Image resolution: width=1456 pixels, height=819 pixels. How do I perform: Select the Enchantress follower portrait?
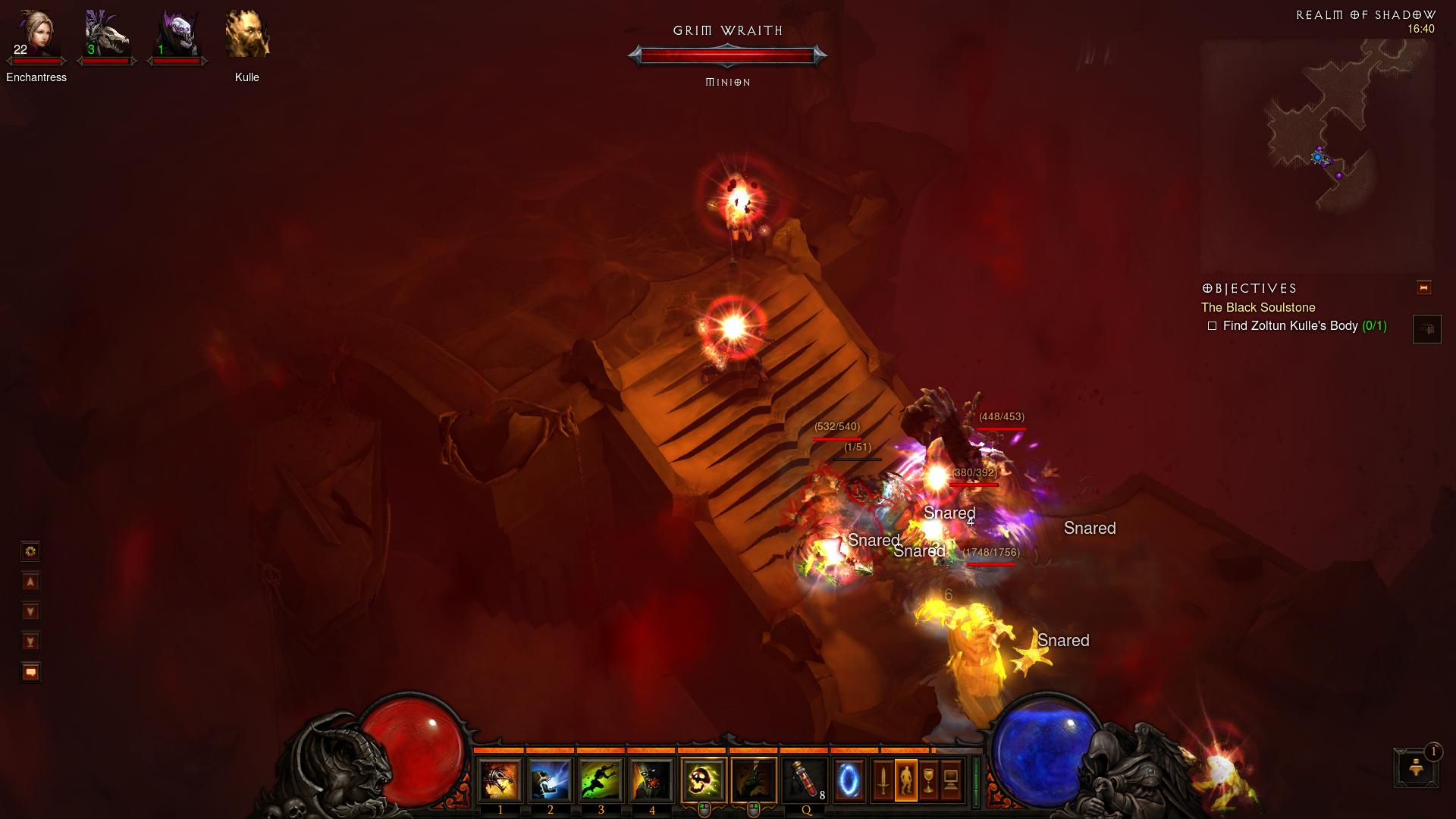(x=36, y=36)
